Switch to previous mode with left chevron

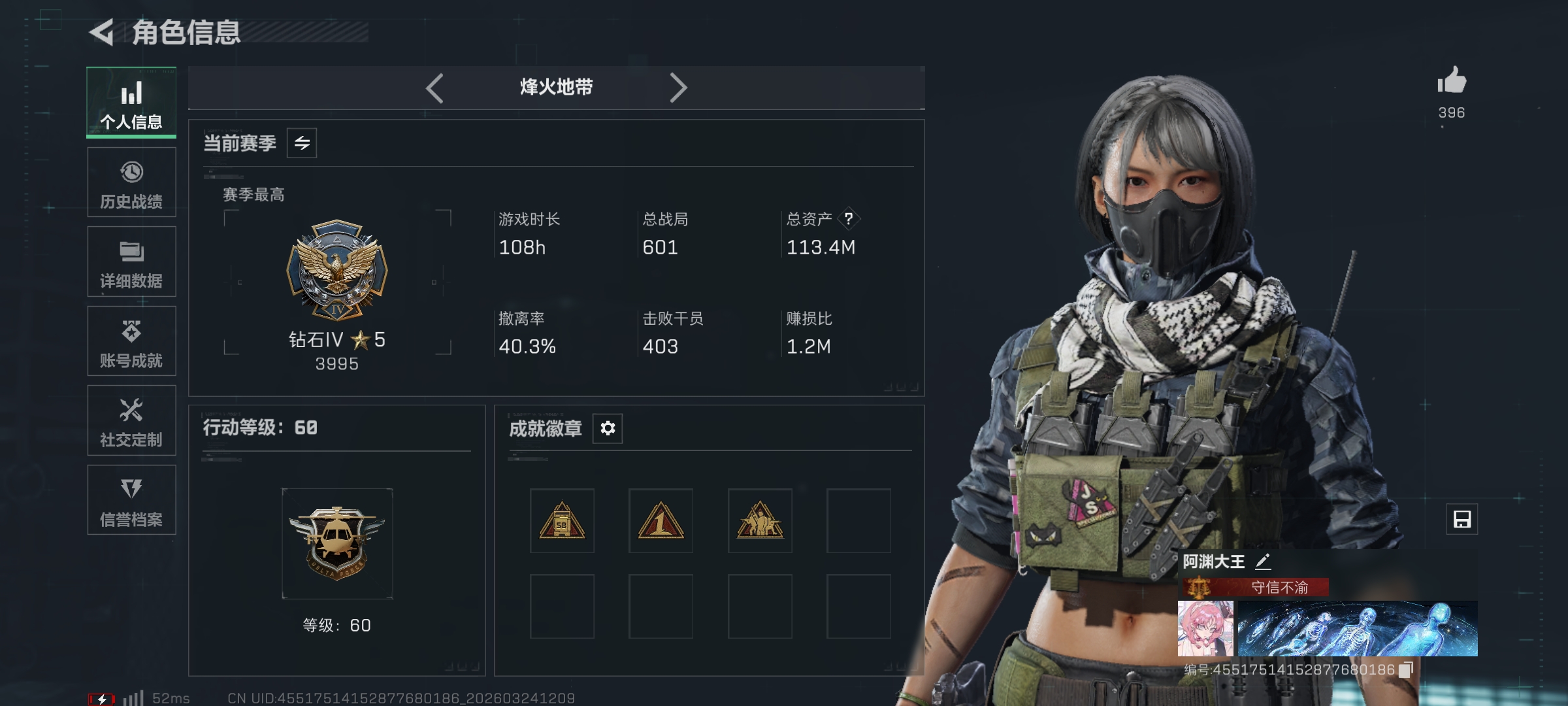[x=434, y=87]
